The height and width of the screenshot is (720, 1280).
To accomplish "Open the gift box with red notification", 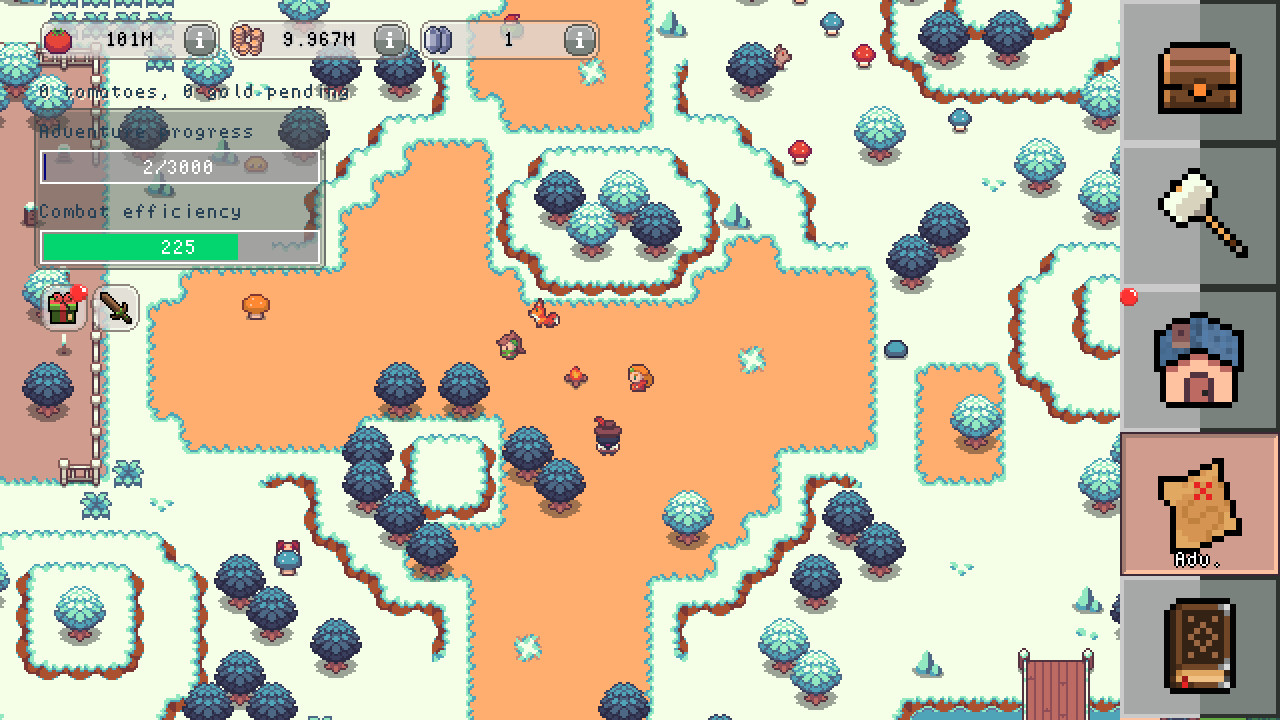I will (x=62, y=311).
